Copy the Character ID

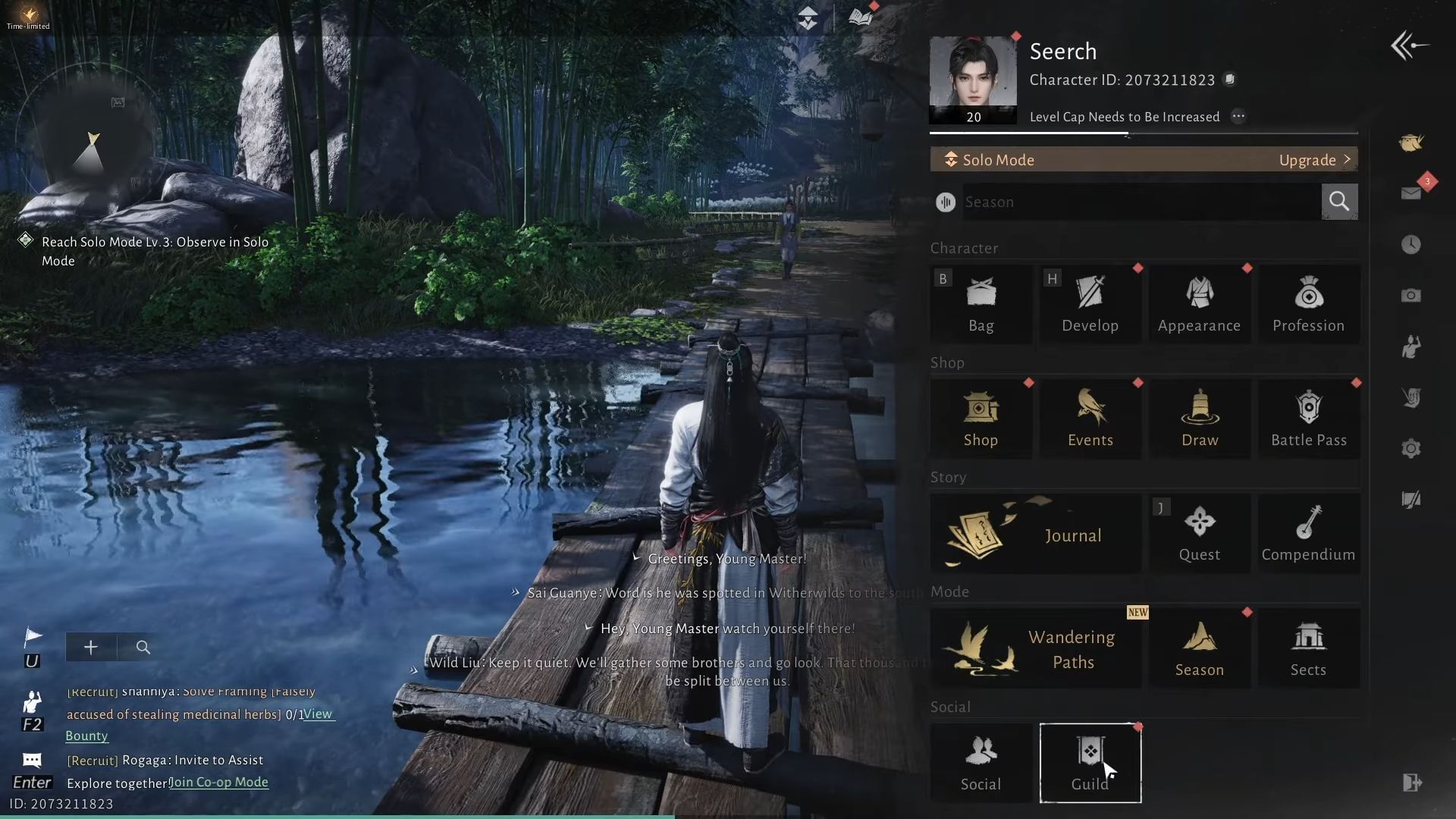click(x=1230, y=80)
